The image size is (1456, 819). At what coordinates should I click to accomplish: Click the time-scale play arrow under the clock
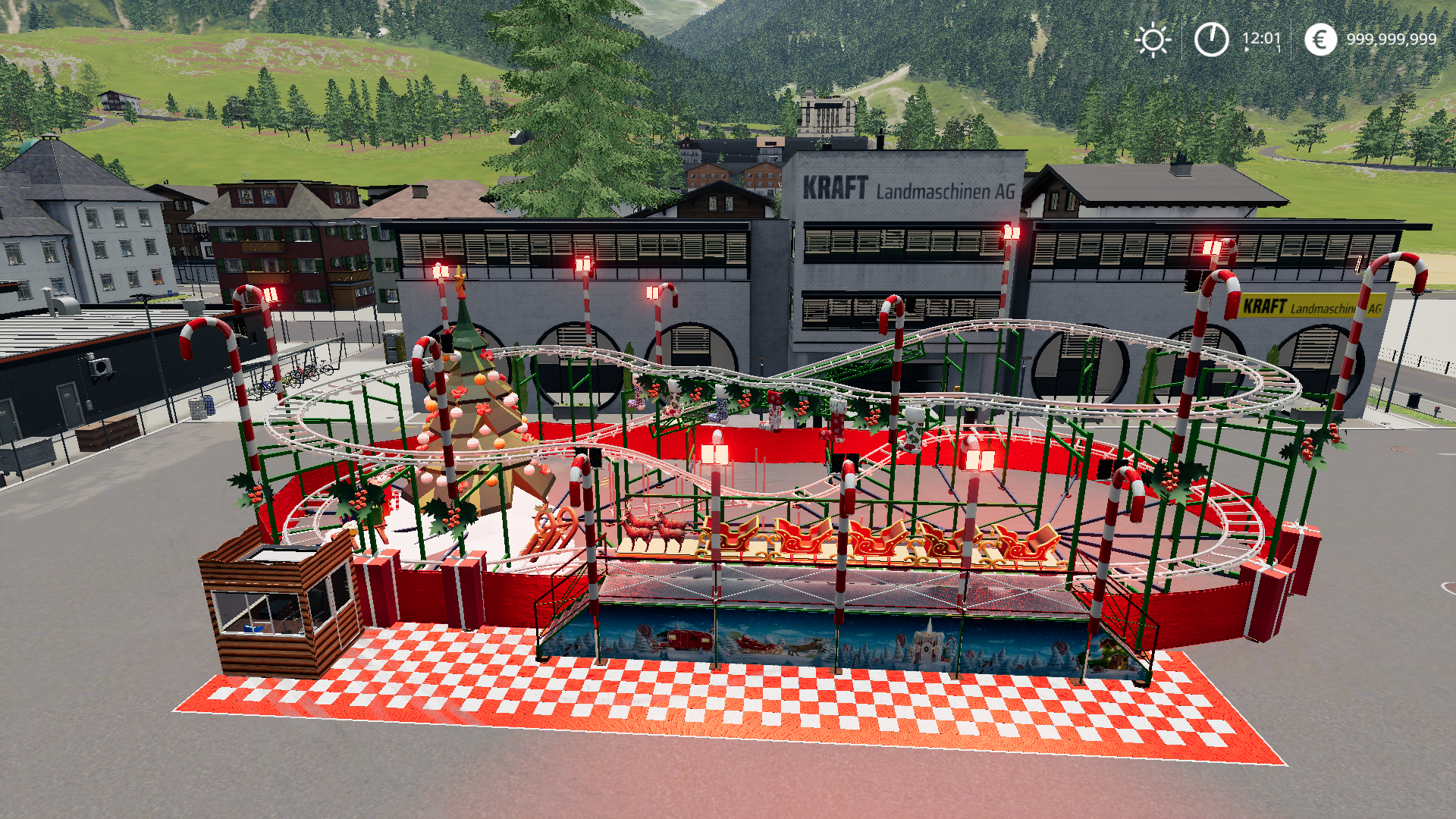point(1247,49)
